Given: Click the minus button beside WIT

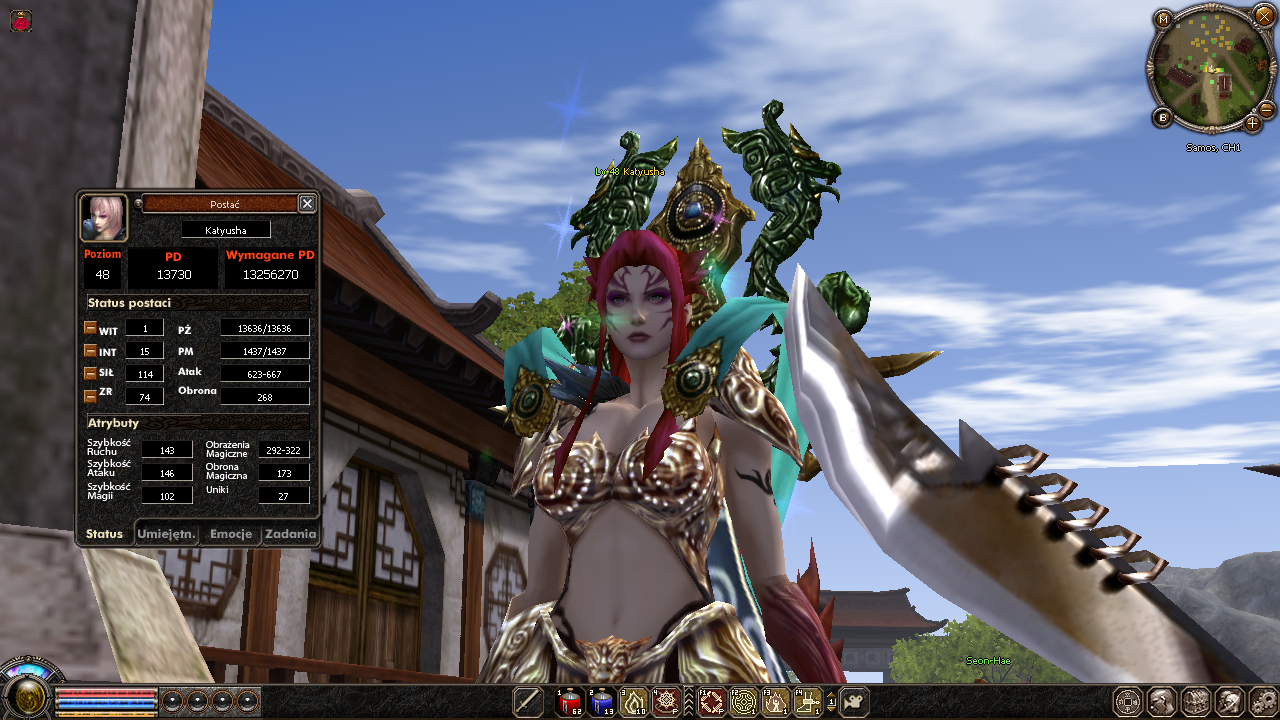Looking at the screenshot, I should (90, 328).
